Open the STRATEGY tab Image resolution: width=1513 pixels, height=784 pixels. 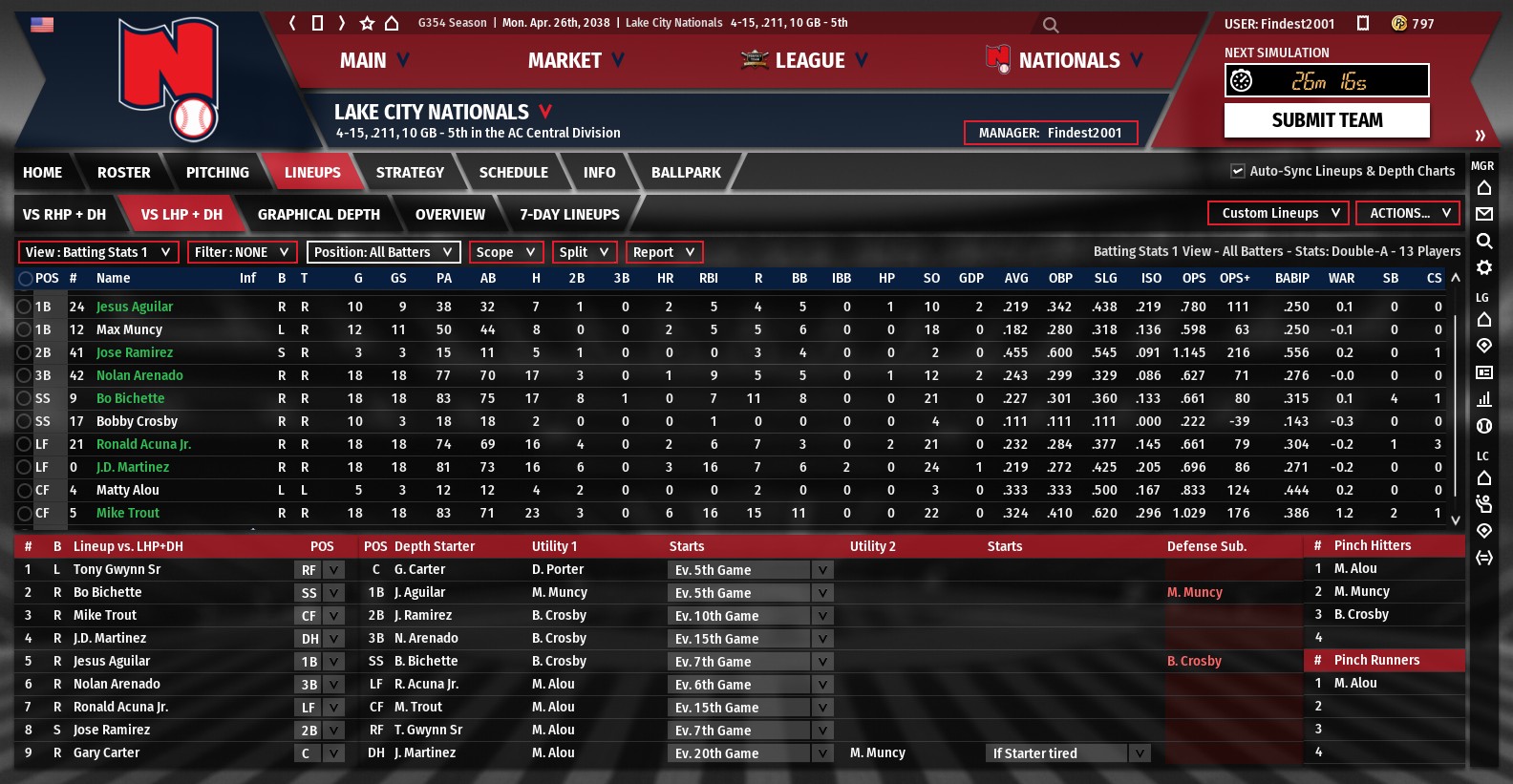[410, 173]
